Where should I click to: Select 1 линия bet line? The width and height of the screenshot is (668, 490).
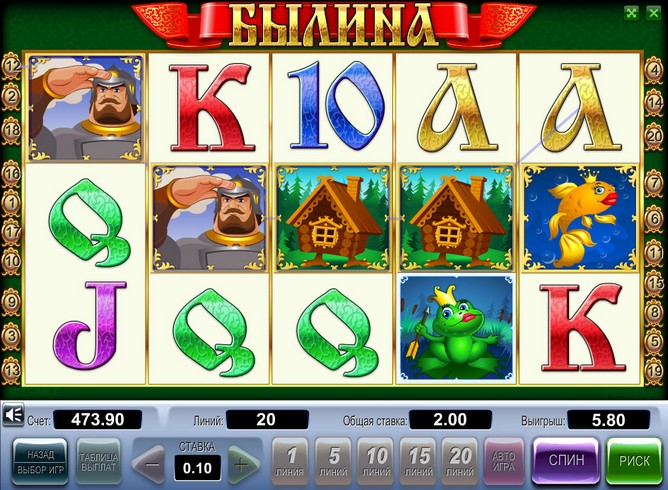(x=290, y=462)
